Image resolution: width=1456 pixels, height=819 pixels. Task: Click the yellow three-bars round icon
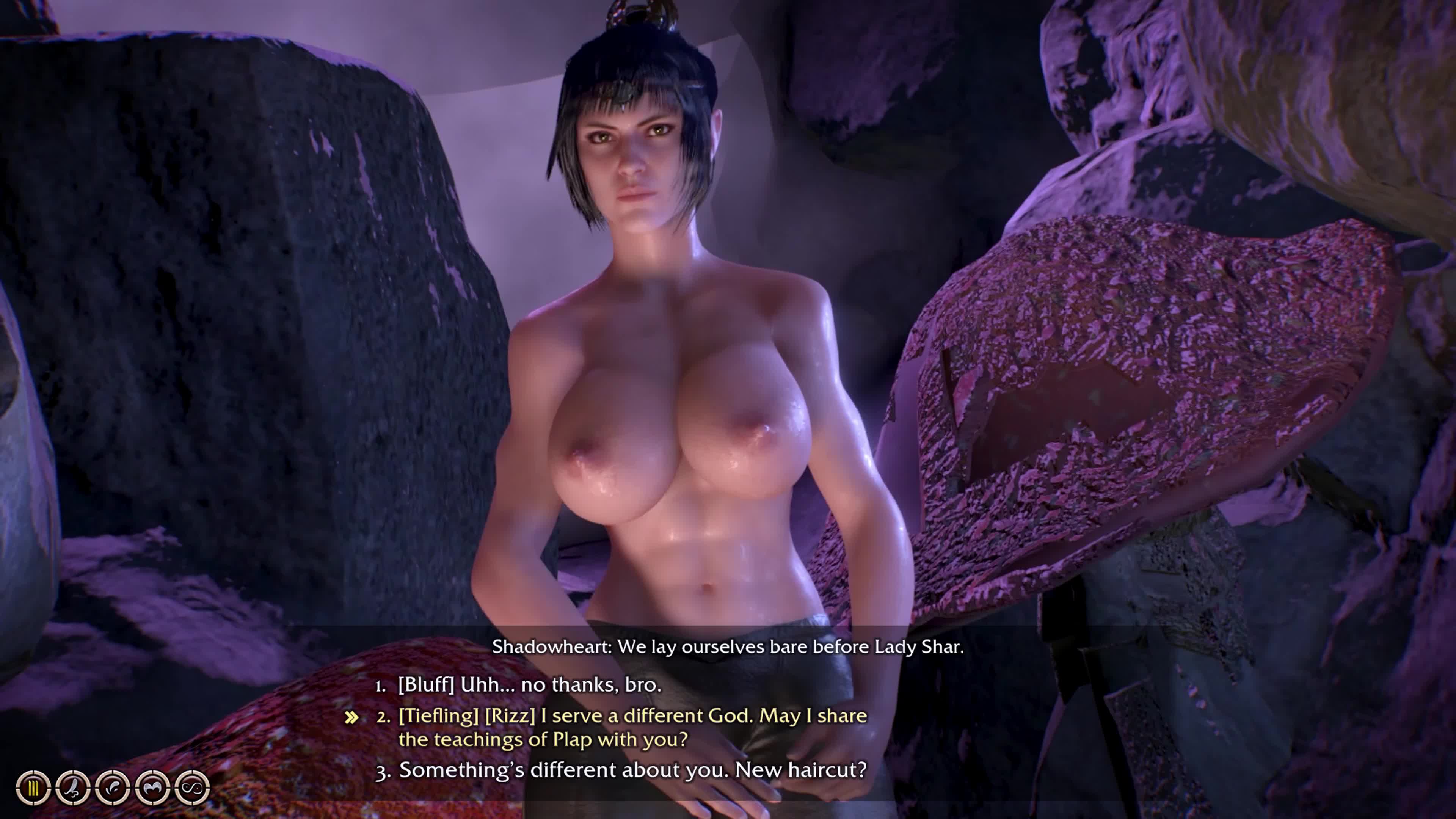[33, 788]
